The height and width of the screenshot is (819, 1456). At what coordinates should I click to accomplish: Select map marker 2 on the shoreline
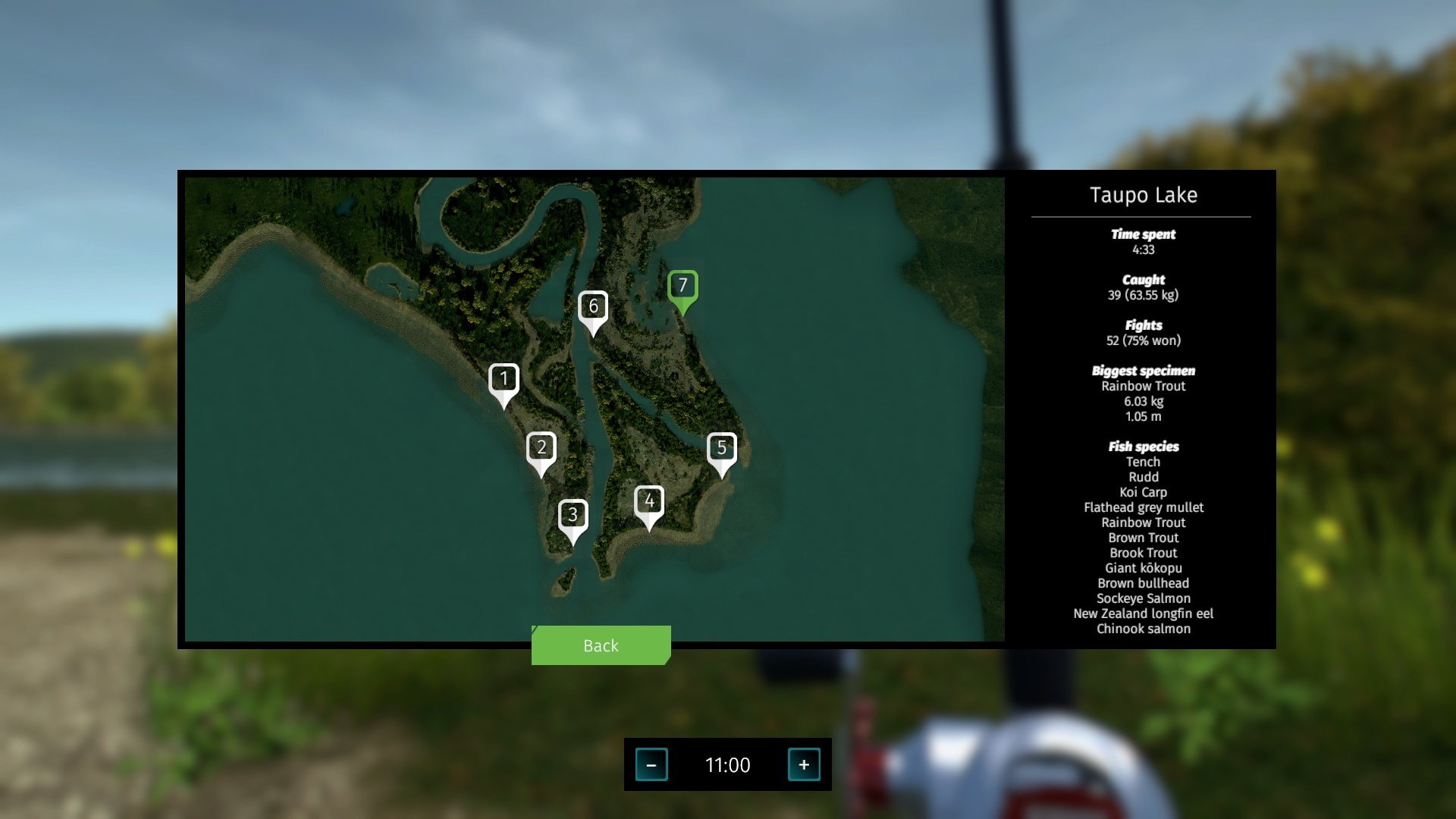pyautogui.click(x=541, y=447)
